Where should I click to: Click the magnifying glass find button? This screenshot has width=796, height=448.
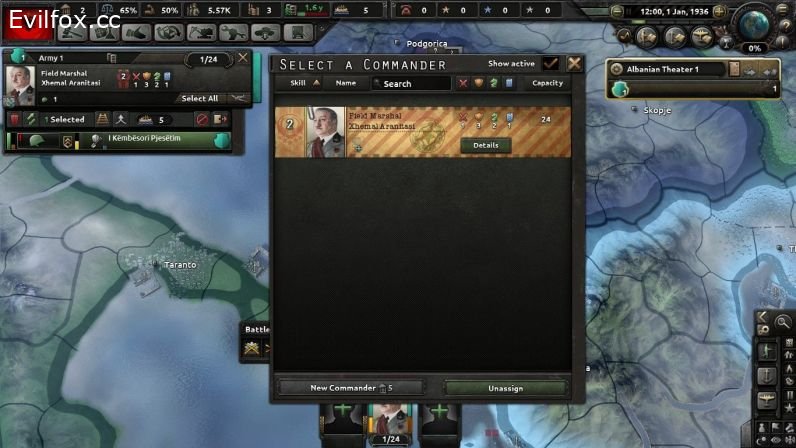[781, 322]
